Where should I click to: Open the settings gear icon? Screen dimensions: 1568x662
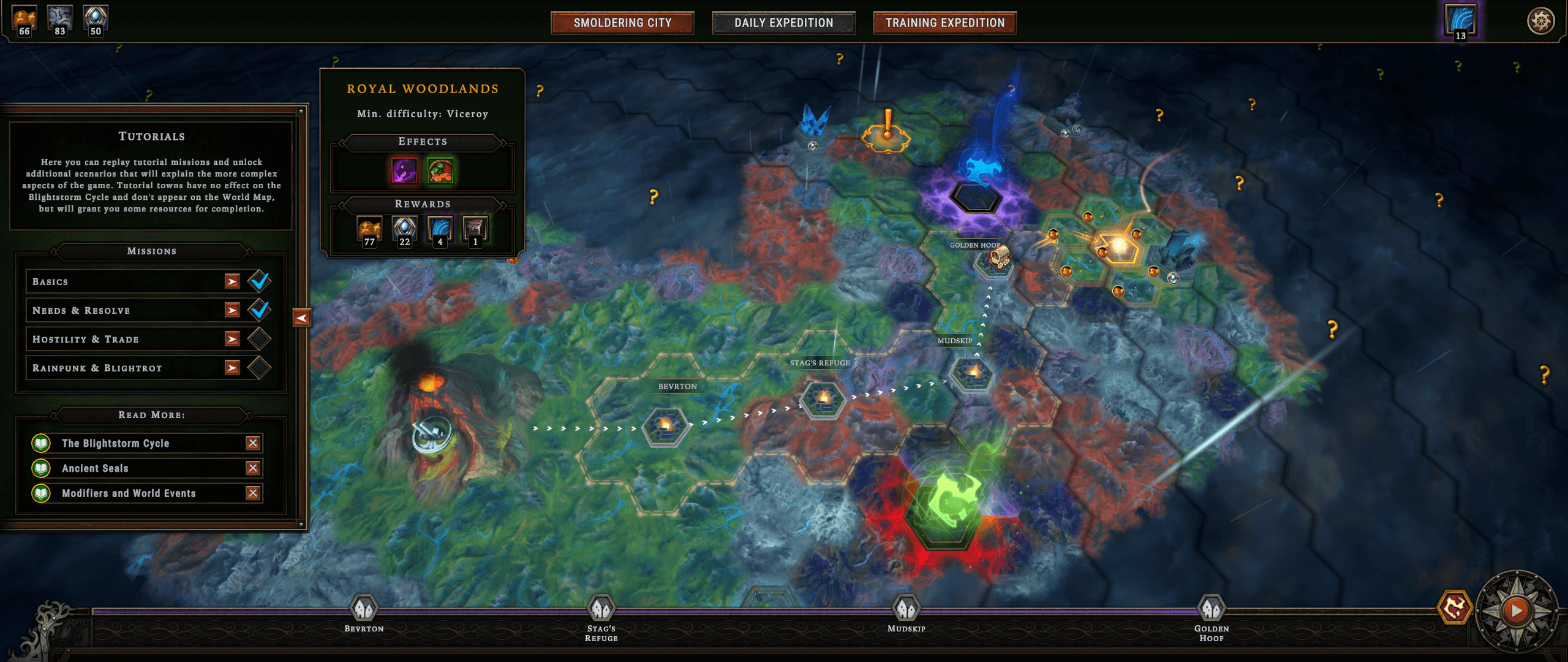[1541, 21]
